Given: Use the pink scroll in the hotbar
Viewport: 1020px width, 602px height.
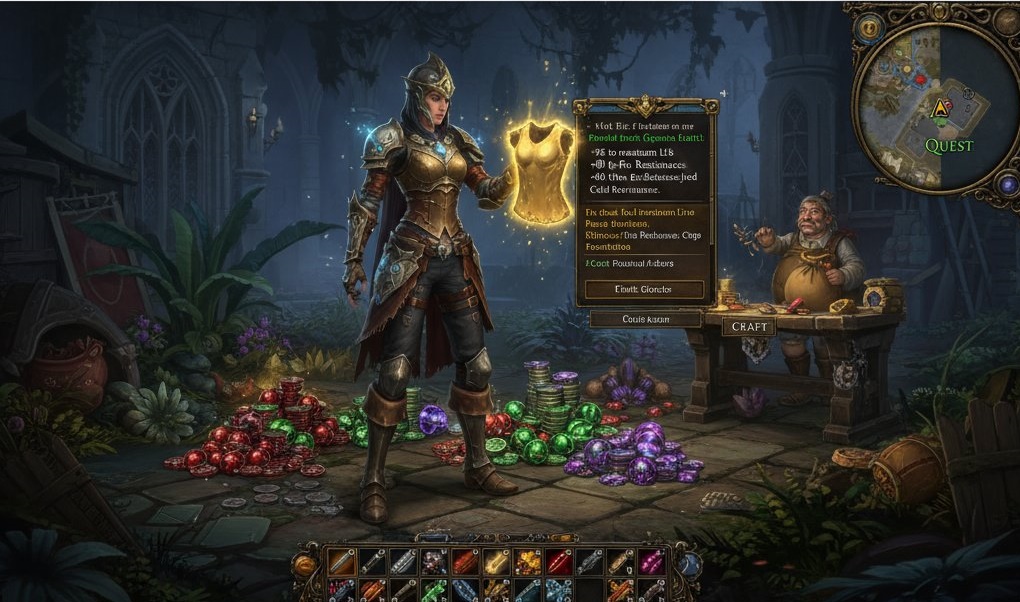Looking at the screenshot, I should pos(652,562).
